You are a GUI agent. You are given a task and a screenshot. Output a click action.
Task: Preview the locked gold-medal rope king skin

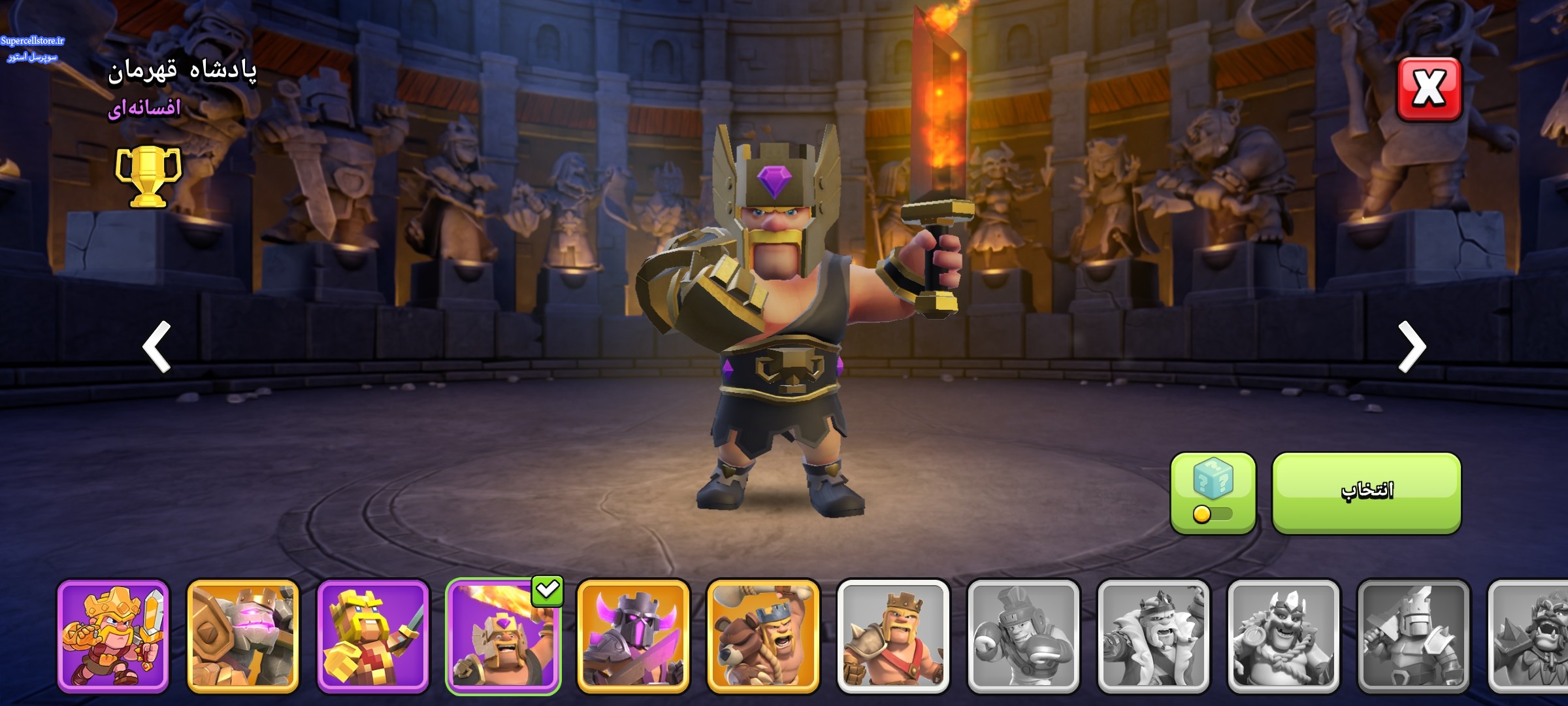coord(1284,636)
